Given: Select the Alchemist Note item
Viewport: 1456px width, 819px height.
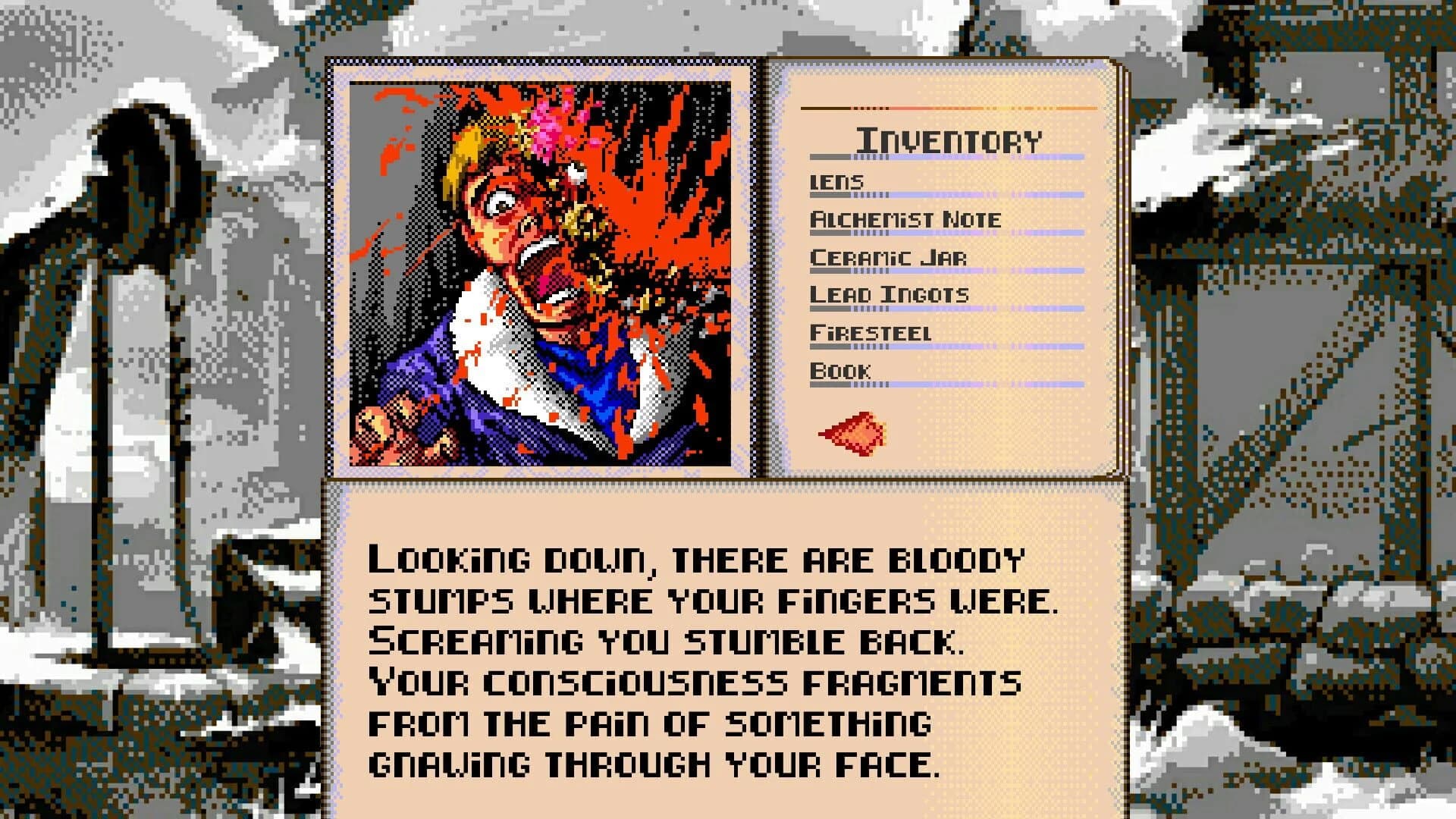Looking at the screenshot, I should [906, 218].
